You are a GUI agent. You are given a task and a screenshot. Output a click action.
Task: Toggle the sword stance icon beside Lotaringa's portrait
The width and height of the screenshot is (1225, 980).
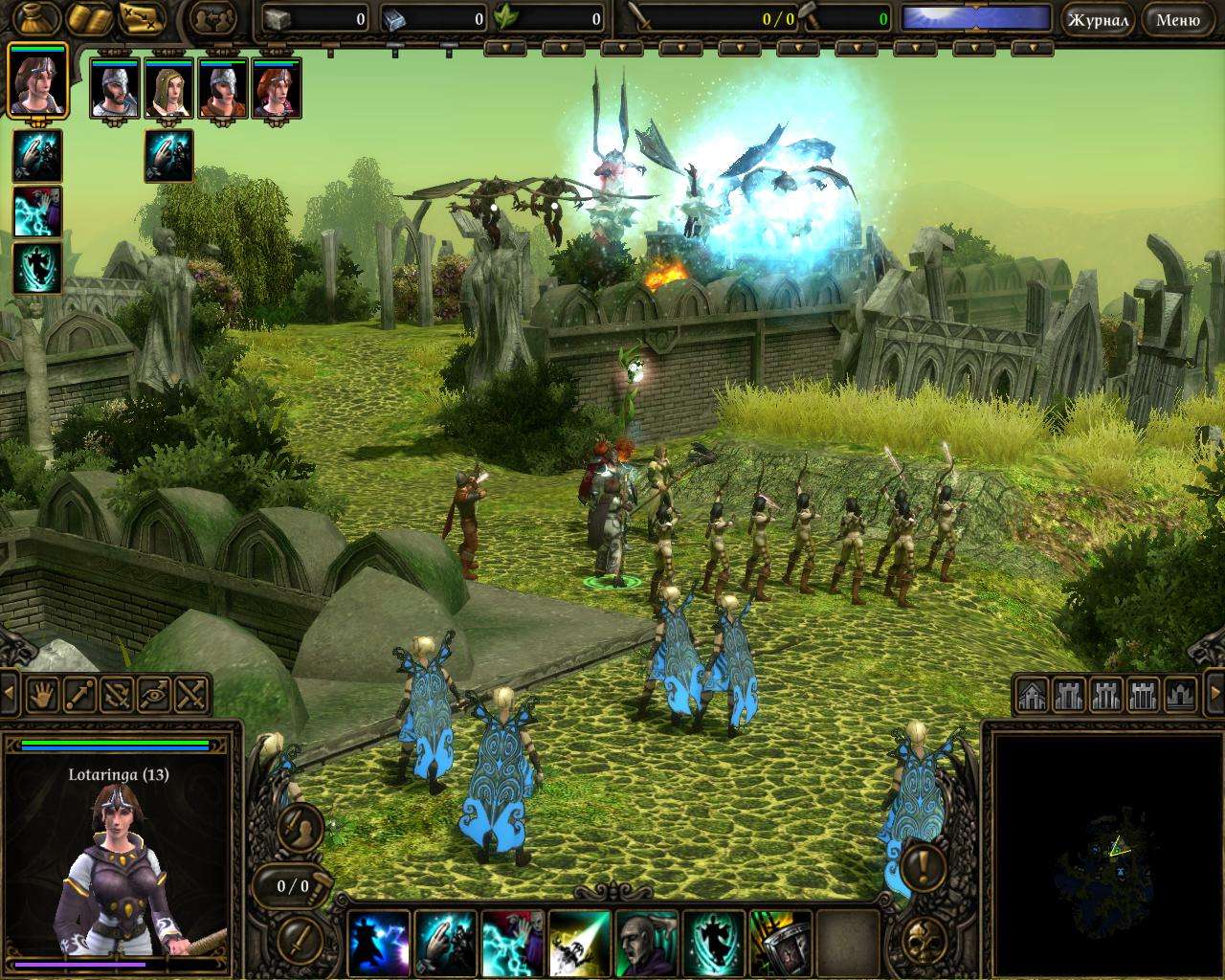tap(301, 828)
